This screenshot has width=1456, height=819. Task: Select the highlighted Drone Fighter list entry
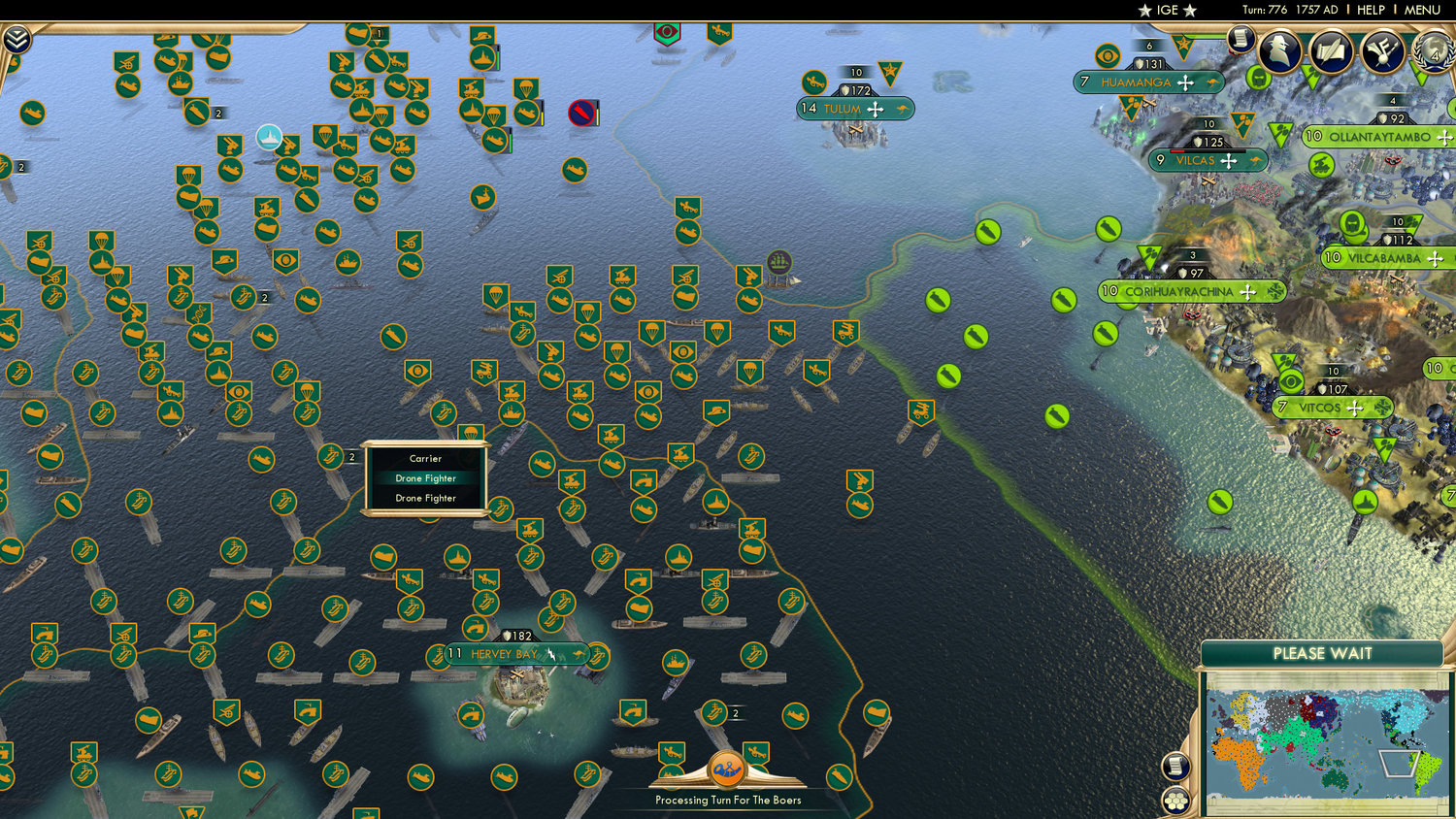424,478
